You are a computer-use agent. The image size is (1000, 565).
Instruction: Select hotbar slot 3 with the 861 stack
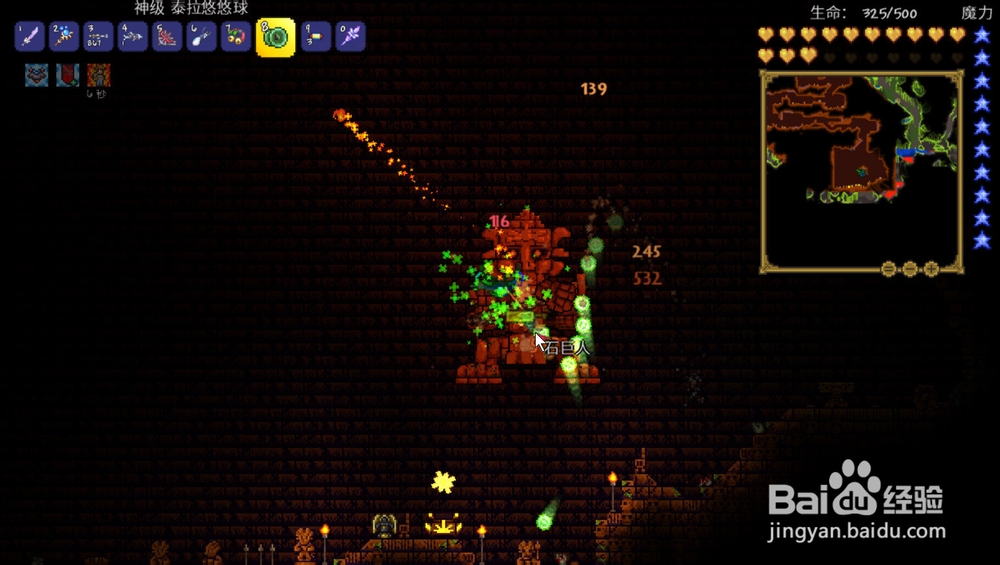tap(98, 38)
